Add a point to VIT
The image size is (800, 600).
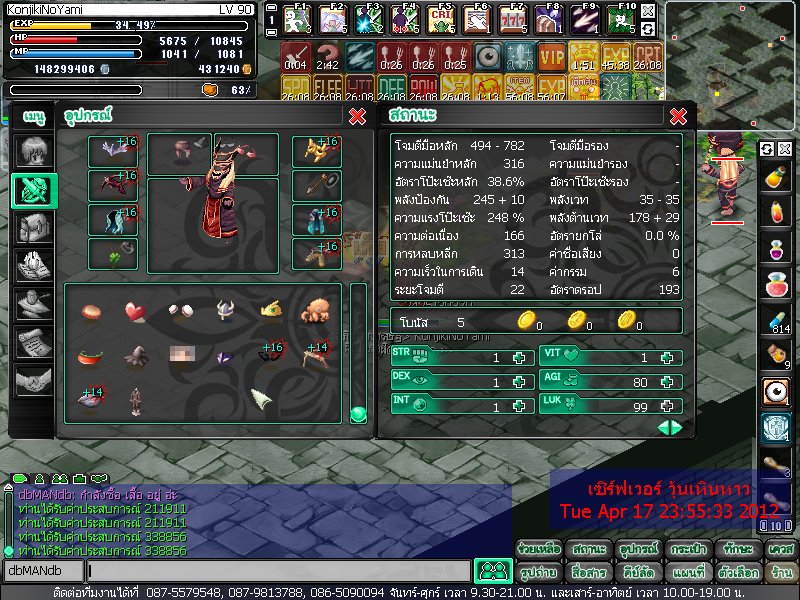(670, 358)
